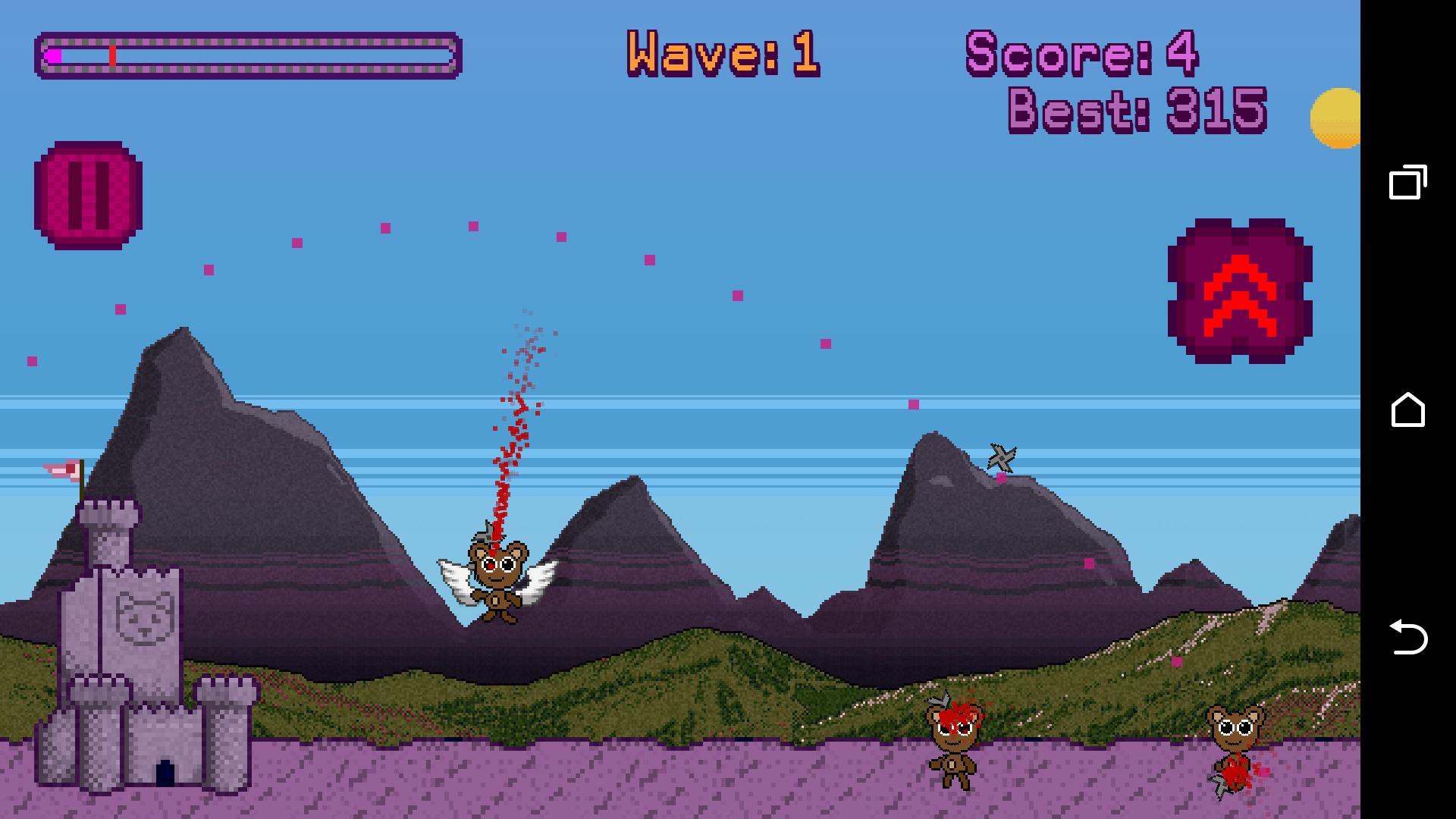Screen dimensions: 1456x819
Task: Go to the Android home screen
Action: 1407,410
